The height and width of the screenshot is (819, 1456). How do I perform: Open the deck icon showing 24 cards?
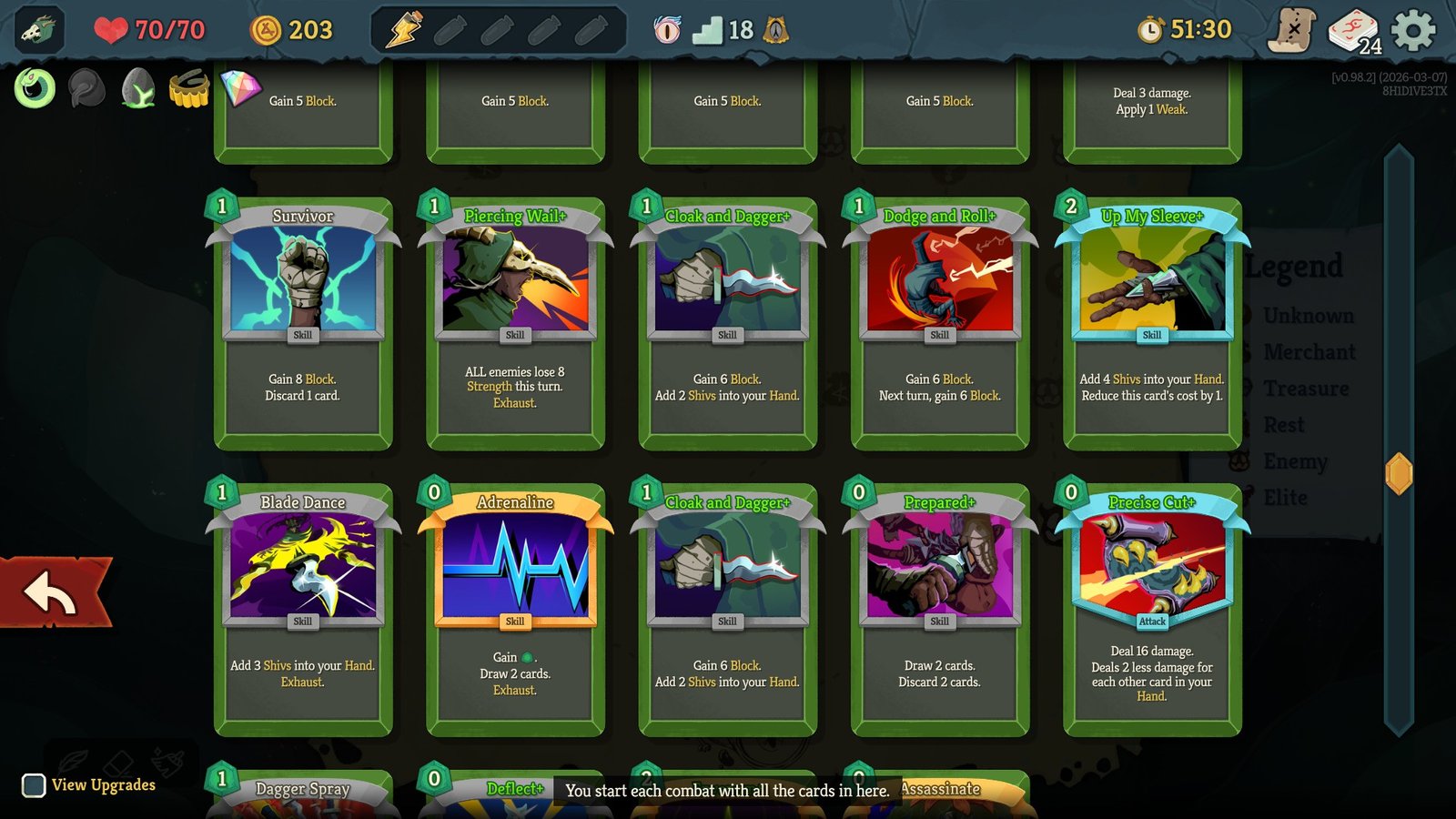[1353, 28]
